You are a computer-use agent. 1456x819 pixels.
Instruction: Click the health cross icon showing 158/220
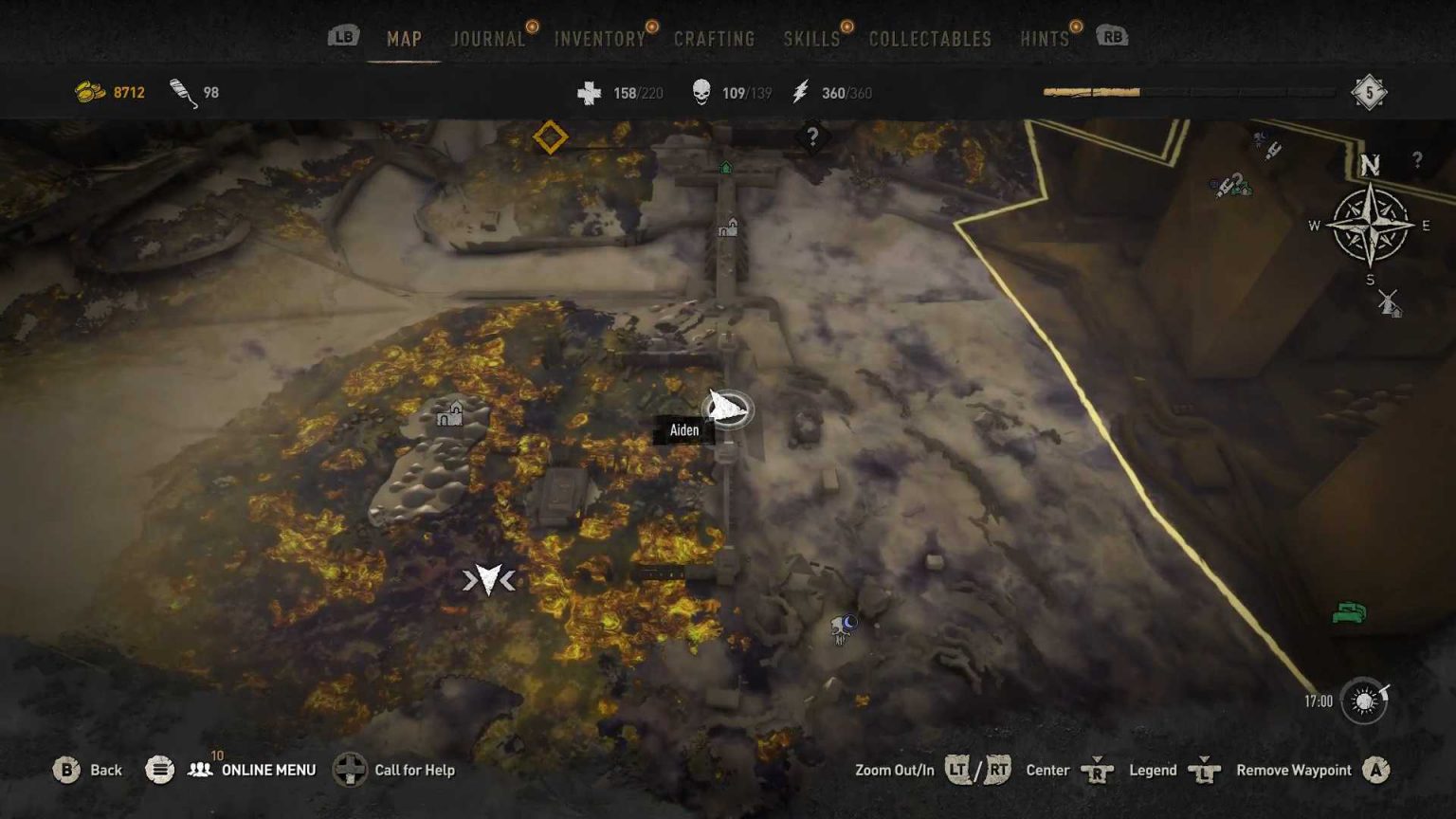(x=591, y=92)
